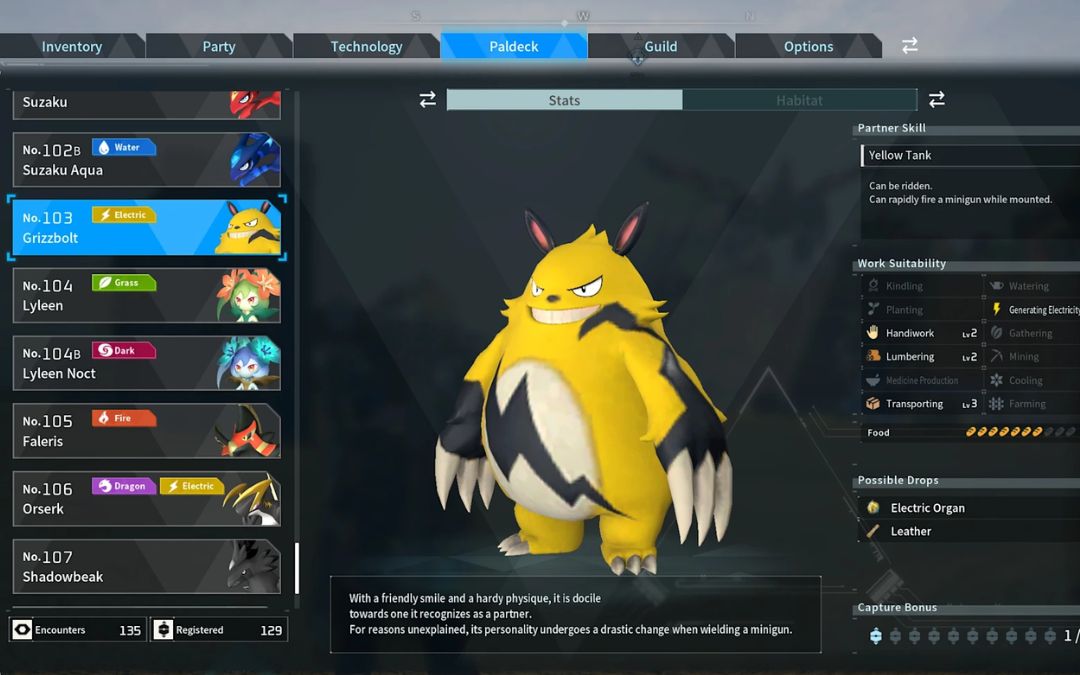This screenshot has width=1080, height=675.
Task: Pick Lyleen No.104 from the list
Action: (x=146, y=295)
